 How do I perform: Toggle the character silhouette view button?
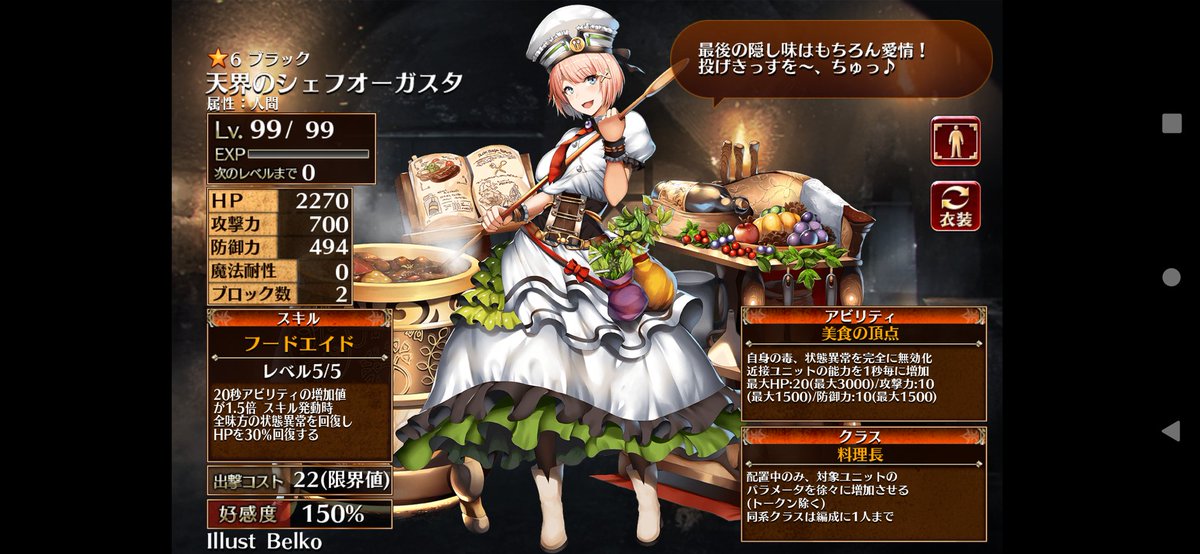pyautogui.click(x=955, y=141)
